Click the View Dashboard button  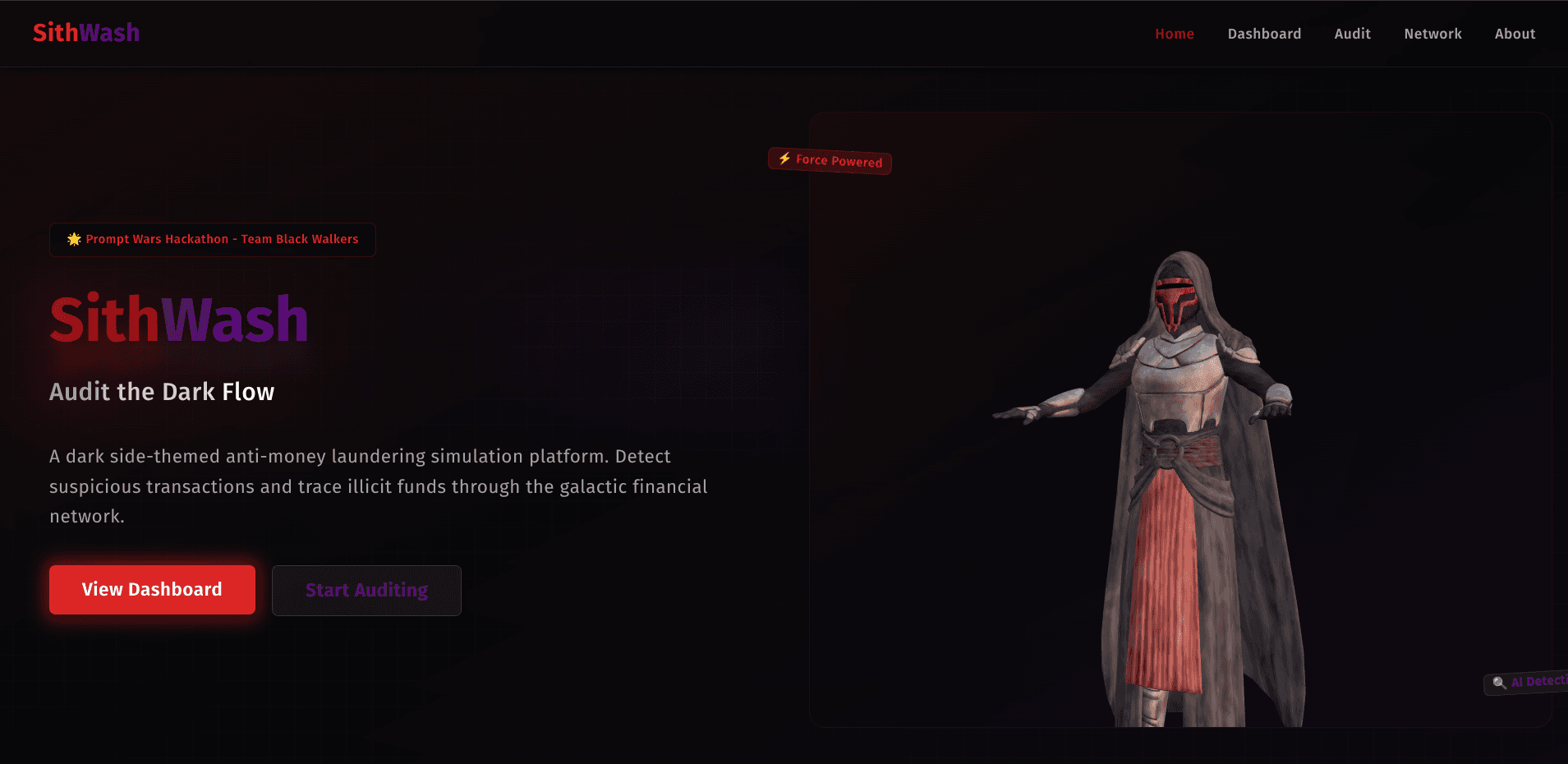coord(152,590)
